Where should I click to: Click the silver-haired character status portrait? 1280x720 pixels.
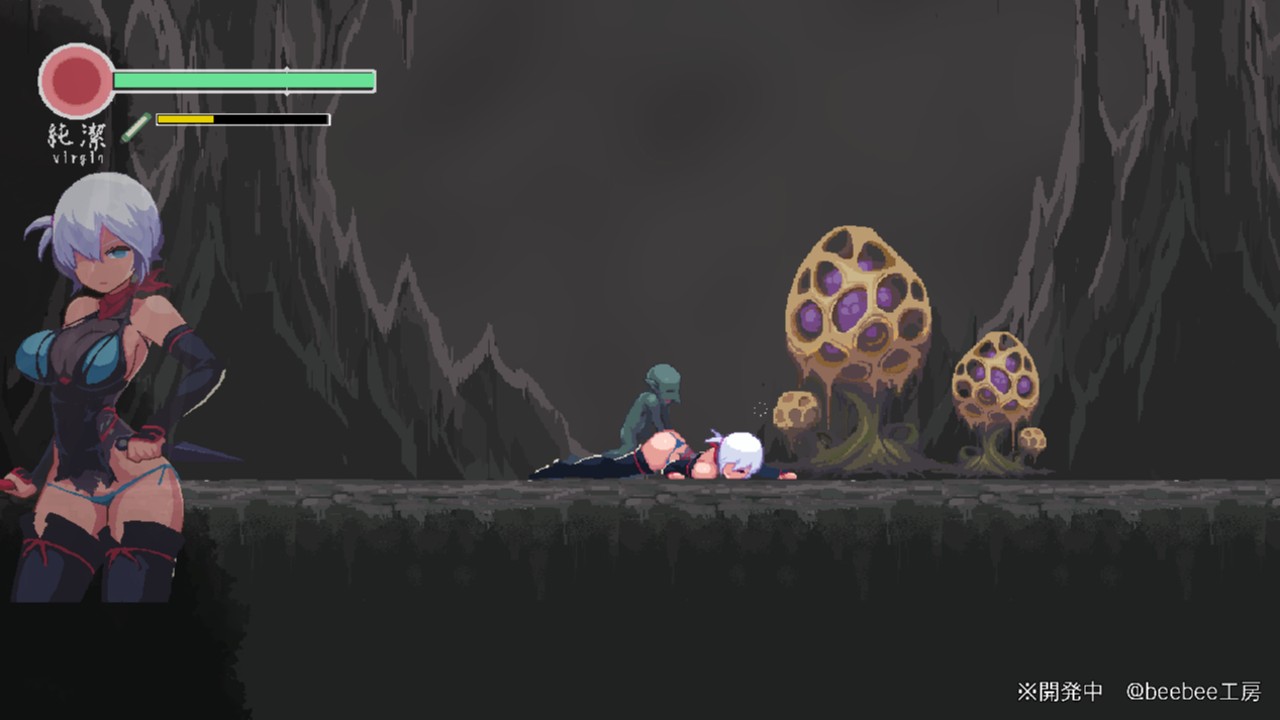coord(105,390)
